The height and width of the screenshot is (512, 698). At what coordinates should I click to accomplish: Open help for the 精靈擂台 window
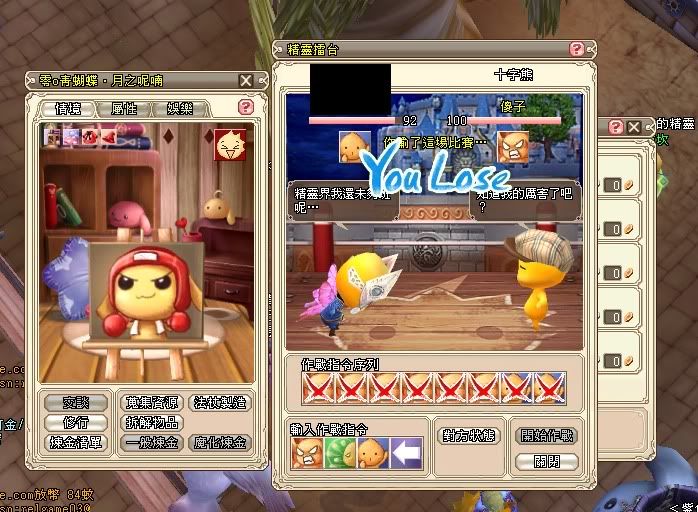577,48
